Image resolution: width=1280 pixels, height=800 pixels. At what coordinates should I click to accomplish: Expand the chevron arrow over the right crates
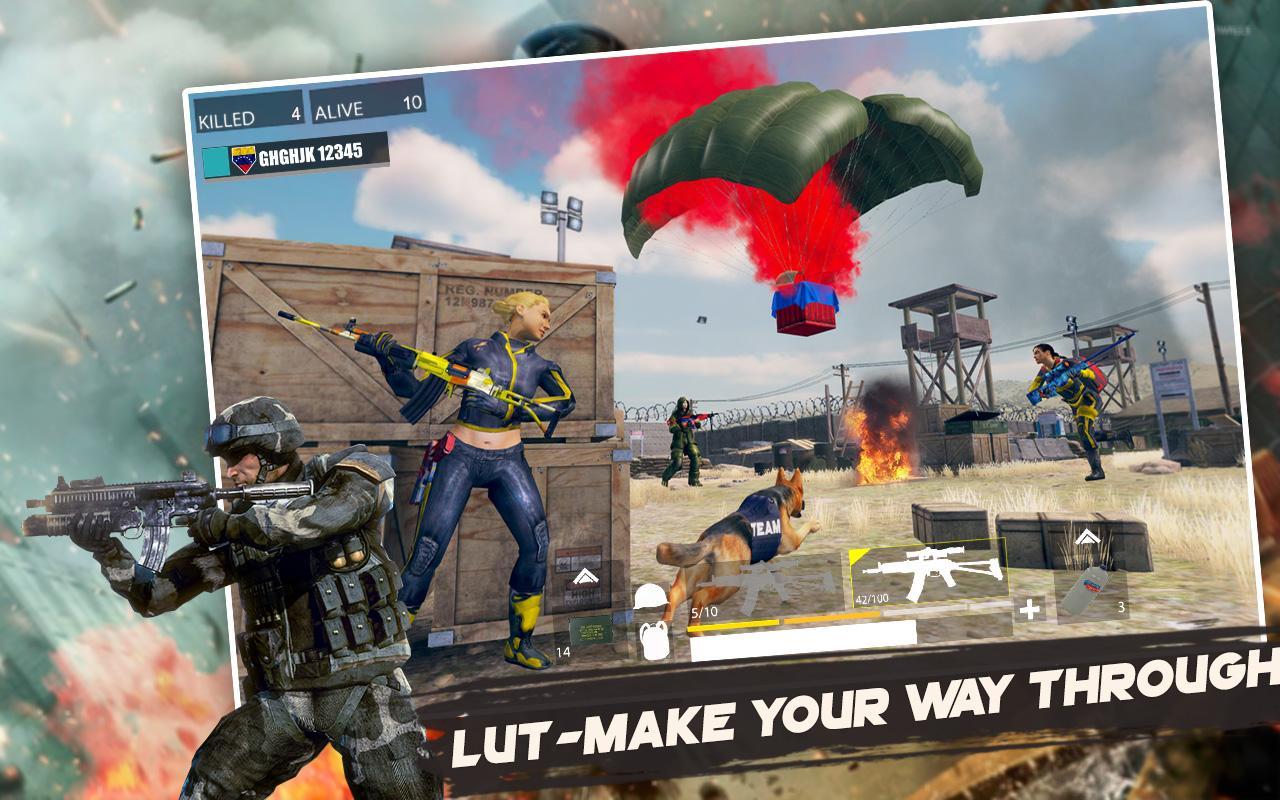tap(1088, 536)
